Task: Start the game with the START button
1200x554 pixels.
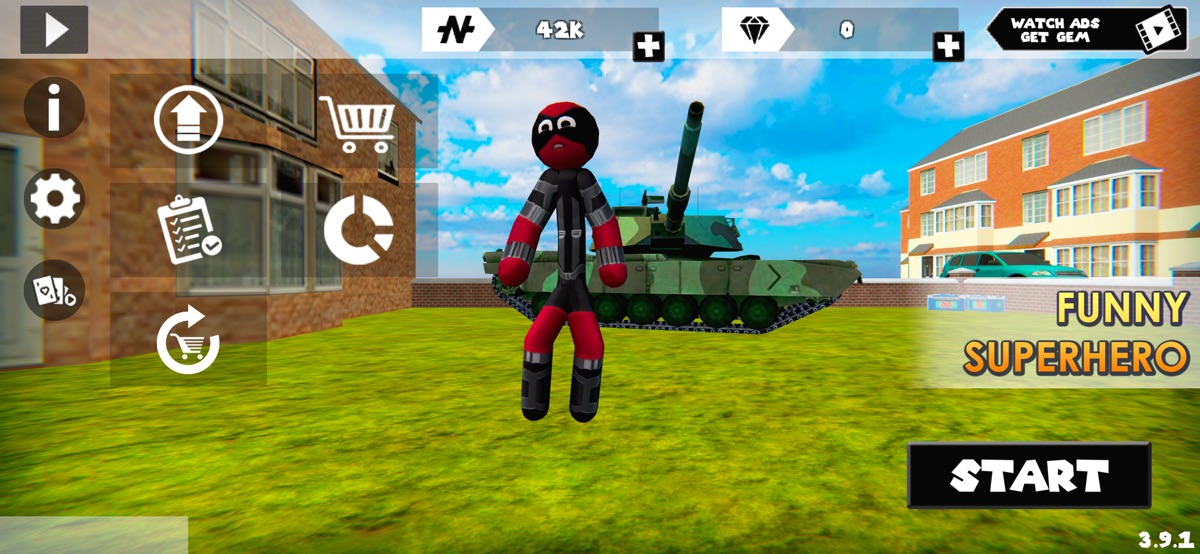Action: click(x=1029, y=476)
